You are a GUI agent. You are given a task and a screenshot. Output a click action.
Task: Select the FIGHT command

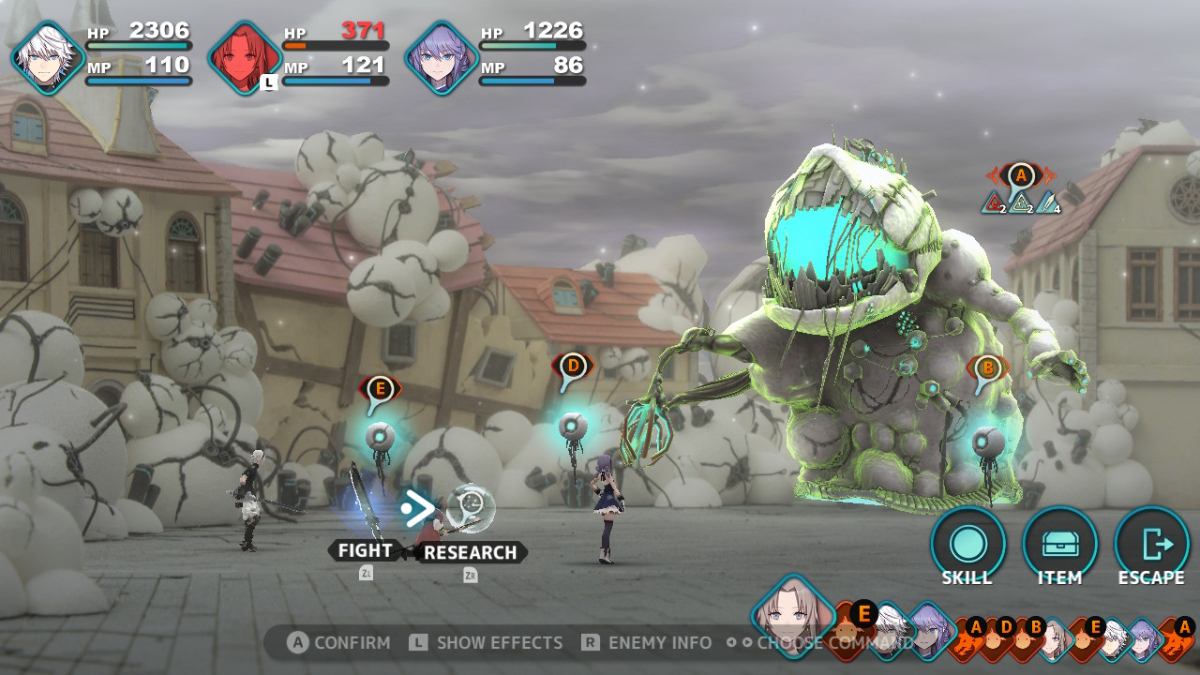(365, 551)
